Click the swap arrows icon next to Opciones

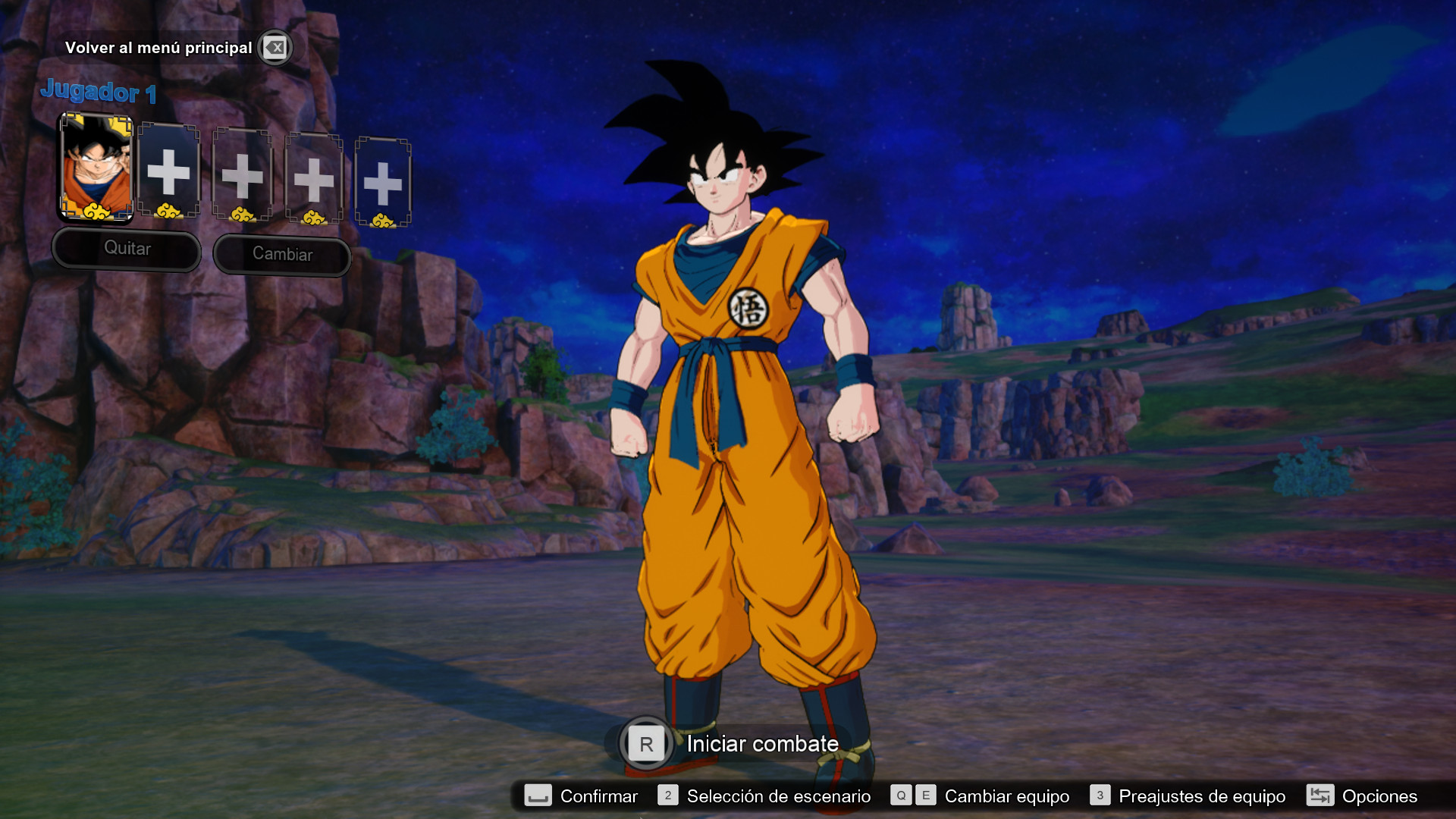pos(1321,796)
